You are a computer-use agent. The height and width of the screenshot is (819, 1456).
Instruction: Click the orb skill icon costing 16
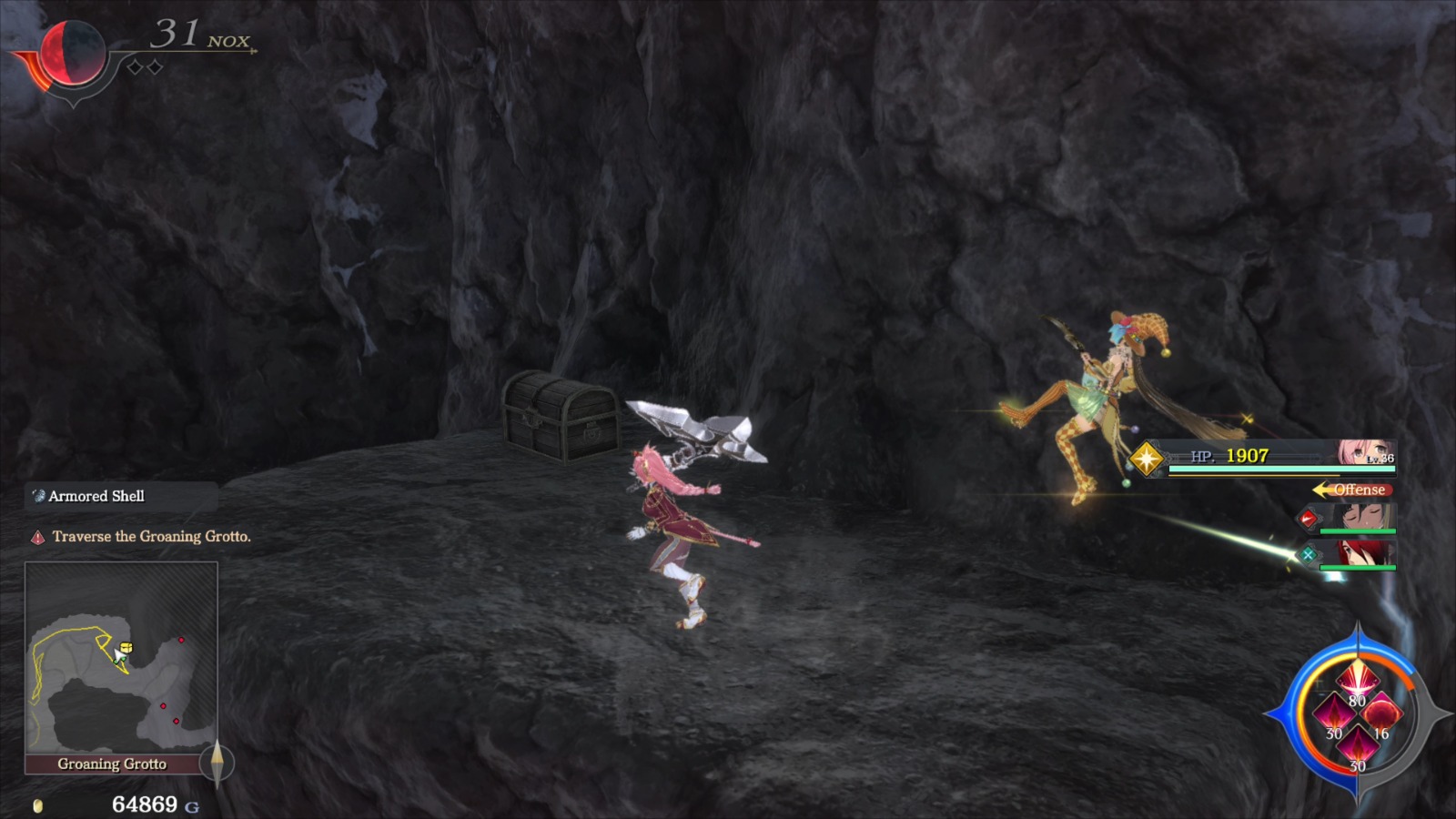(1383, 714)
